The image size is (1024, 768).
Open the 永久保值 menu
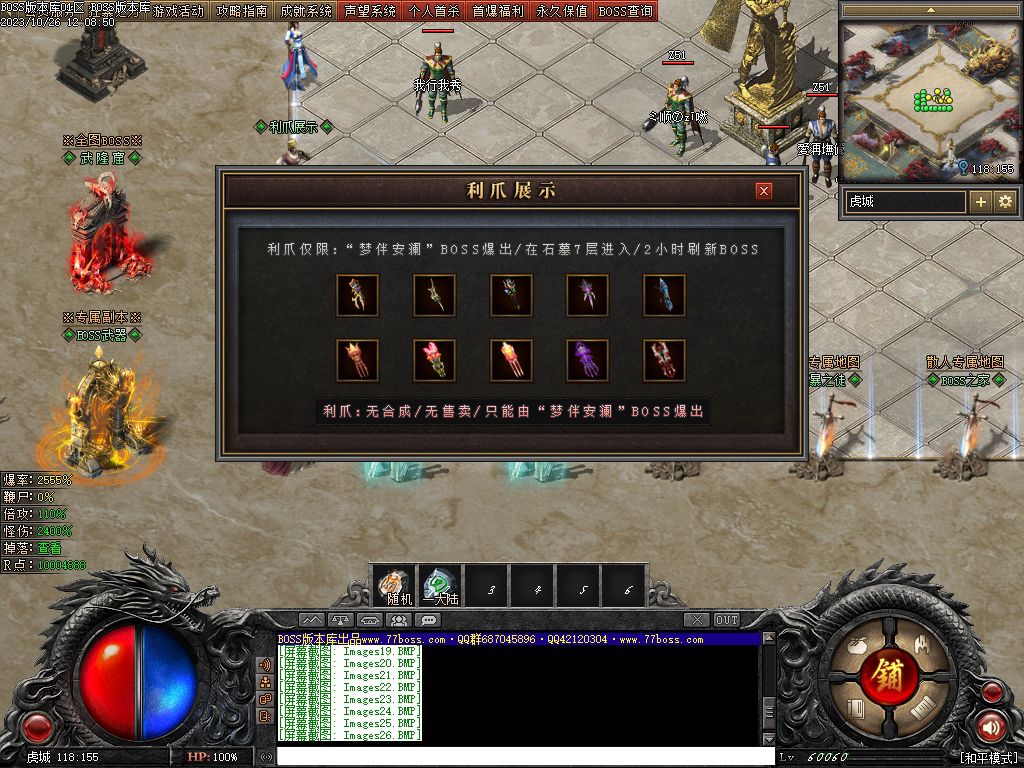point(562,11)
